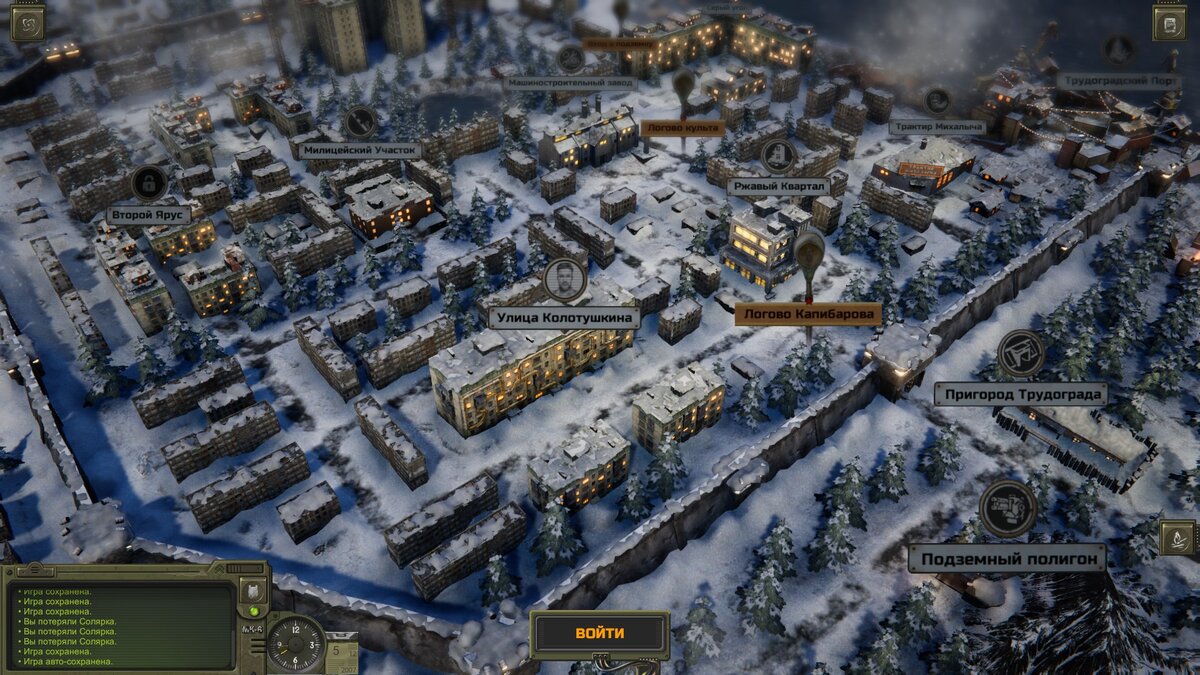Click the analog clock on the HUD
This screenshot has width=1200, height=675.
(x=296, y=641)
